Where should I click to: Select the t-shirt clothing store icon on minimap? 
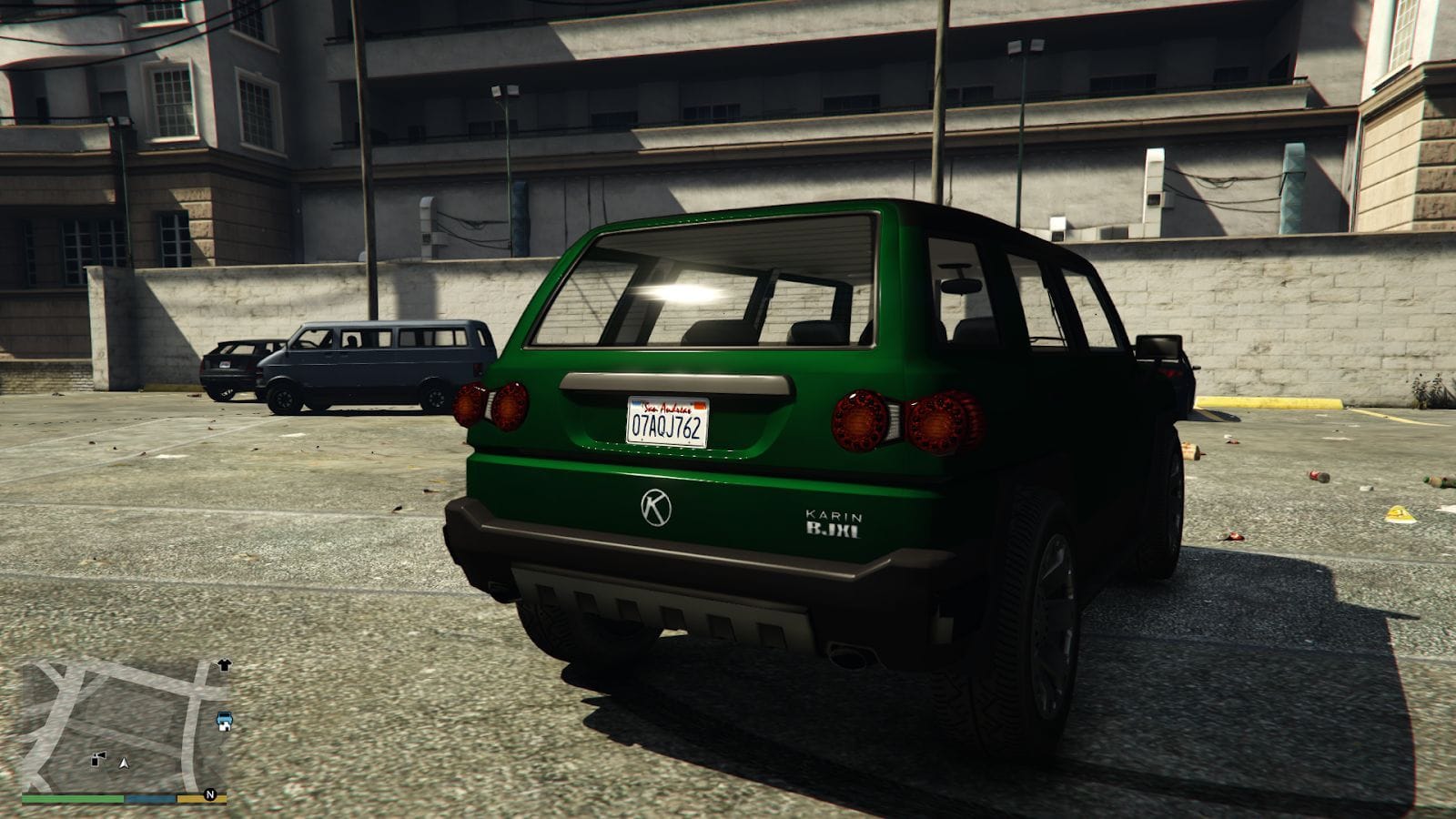coord(225,664)
